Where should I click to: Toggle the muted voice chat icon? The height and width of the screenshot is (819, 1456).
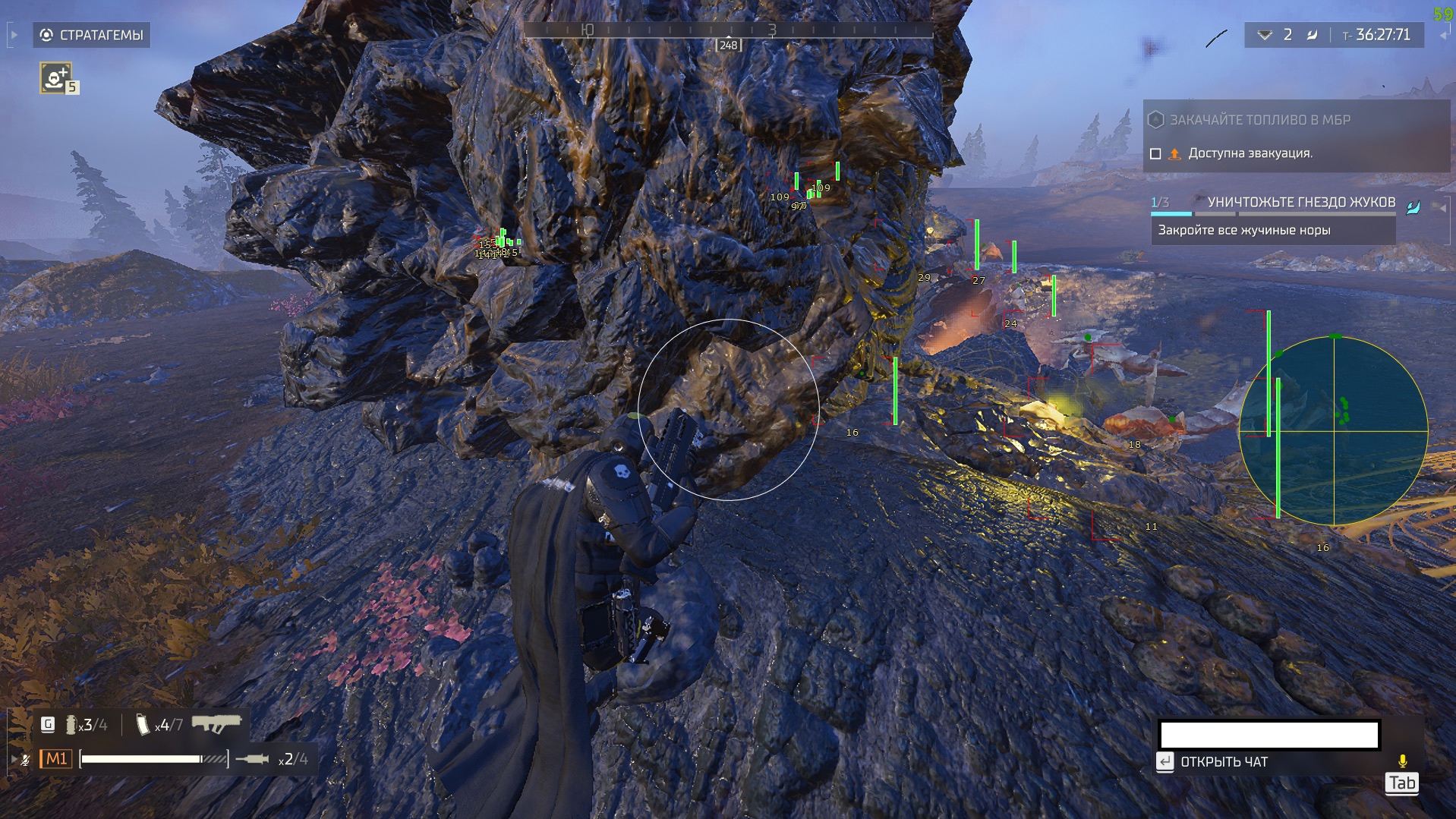click(x=25, y=760)
